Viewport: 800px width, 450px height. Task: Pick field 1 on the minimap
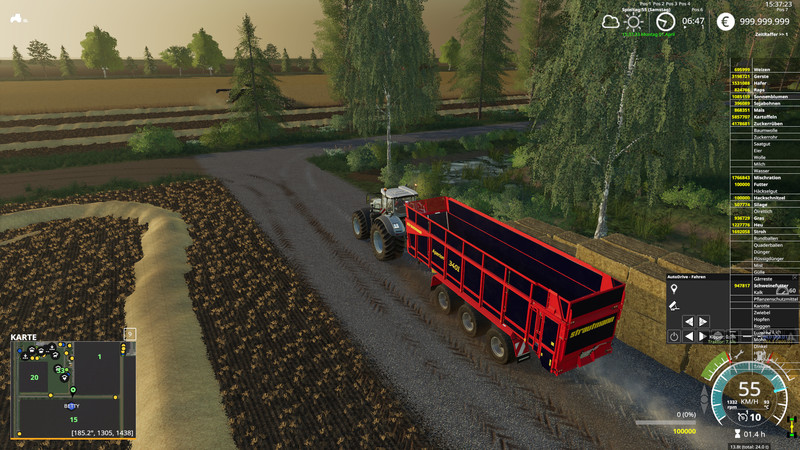(99, 357)
